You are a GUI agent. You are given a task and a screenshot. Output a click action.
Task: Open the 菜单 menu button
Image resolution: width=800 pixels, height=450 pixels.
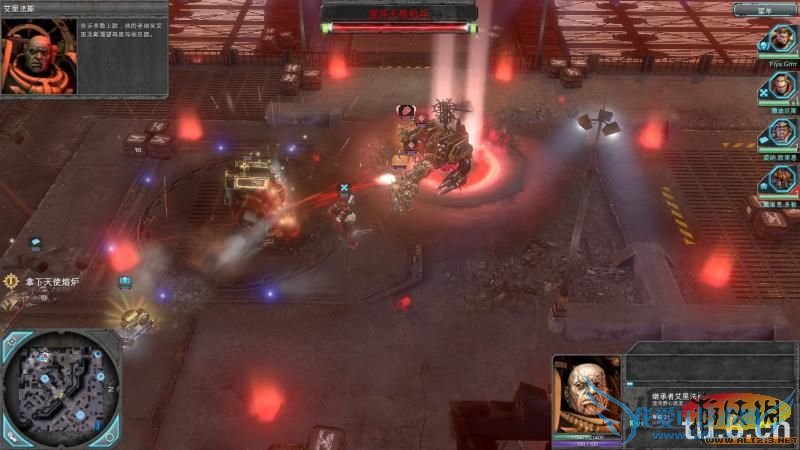765,10
